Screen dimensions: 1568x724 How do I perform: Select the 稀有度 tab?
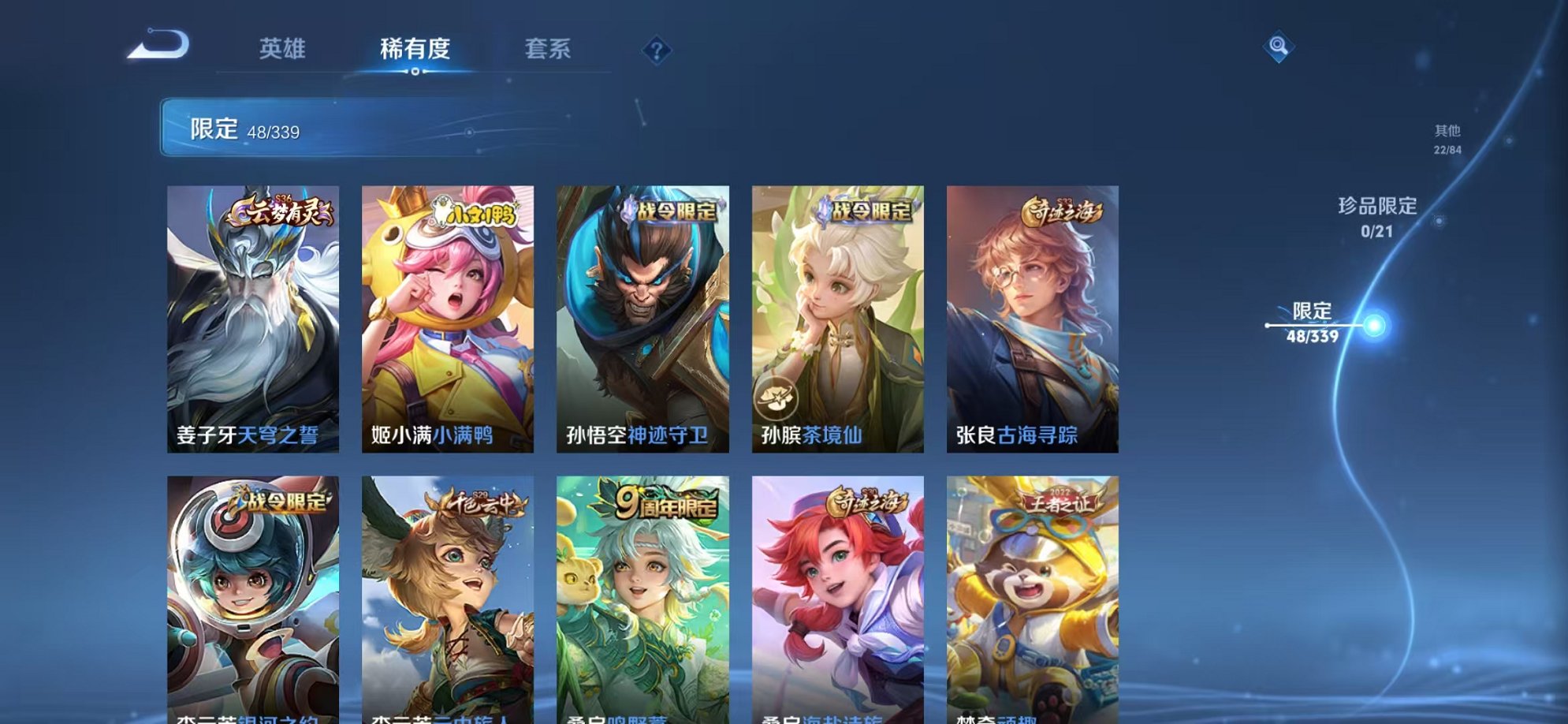pos(416,49)
